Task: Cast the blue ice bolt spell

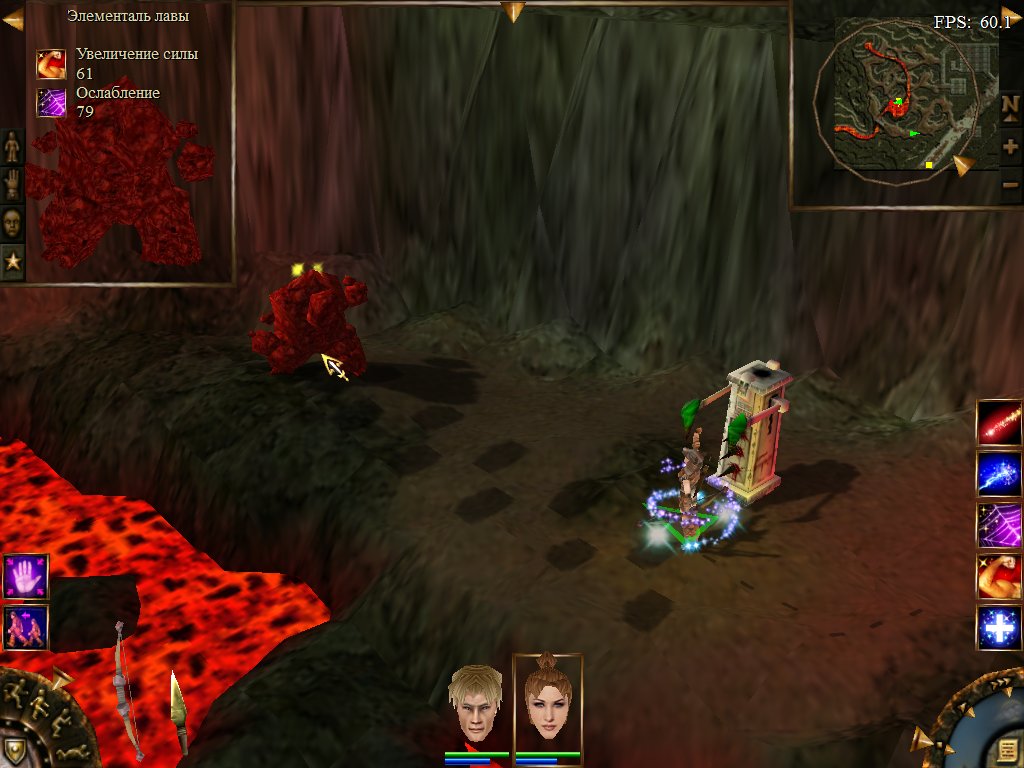Action: click(999, 474)
